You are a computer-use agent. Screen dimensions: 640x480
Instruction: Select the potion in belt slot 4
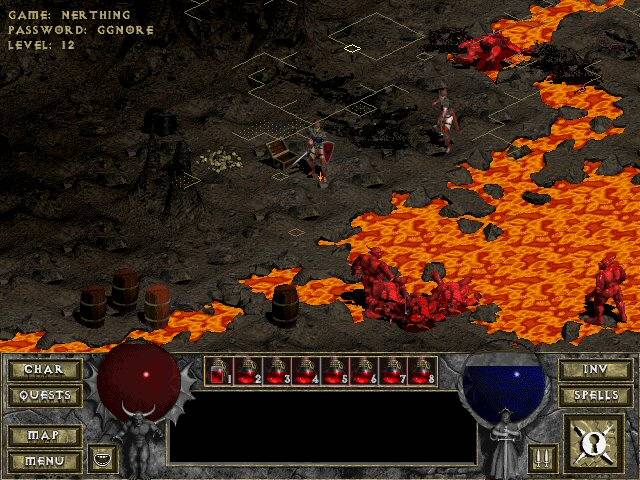point(307,372)
